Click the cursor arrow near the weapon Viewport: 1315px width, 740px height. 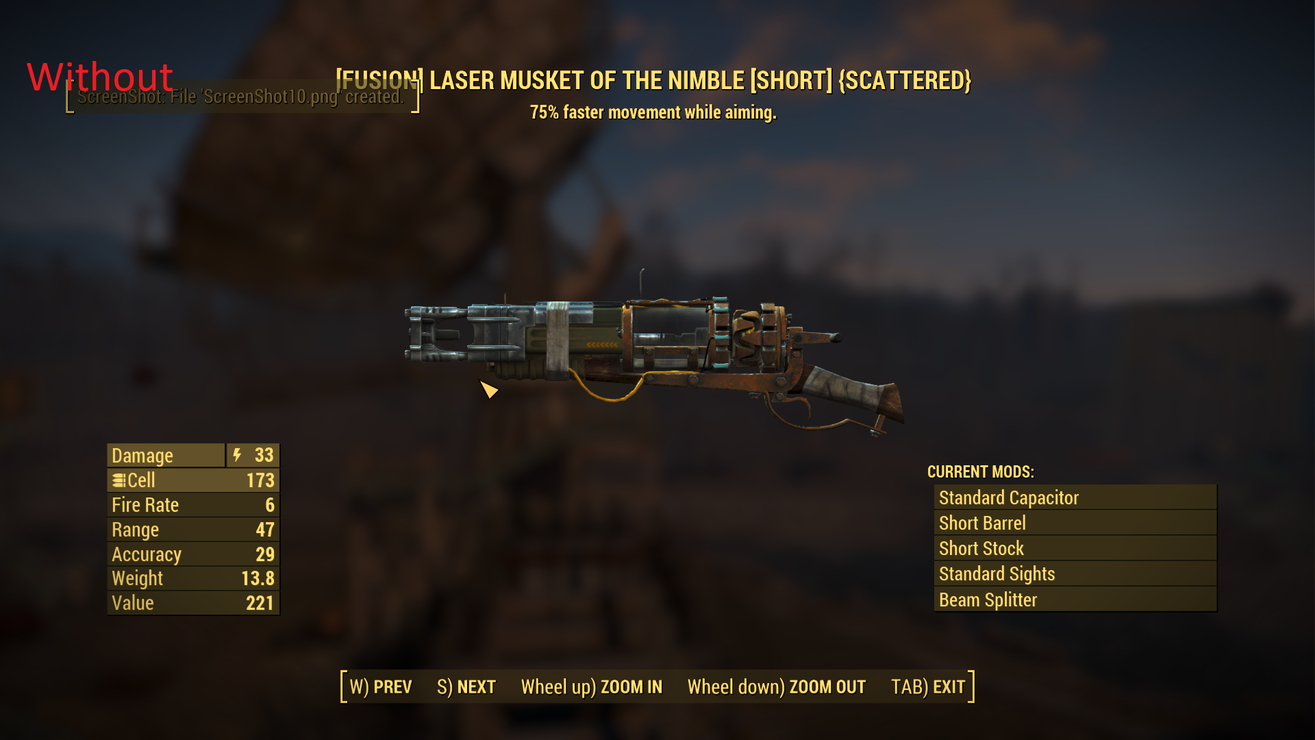489,390
